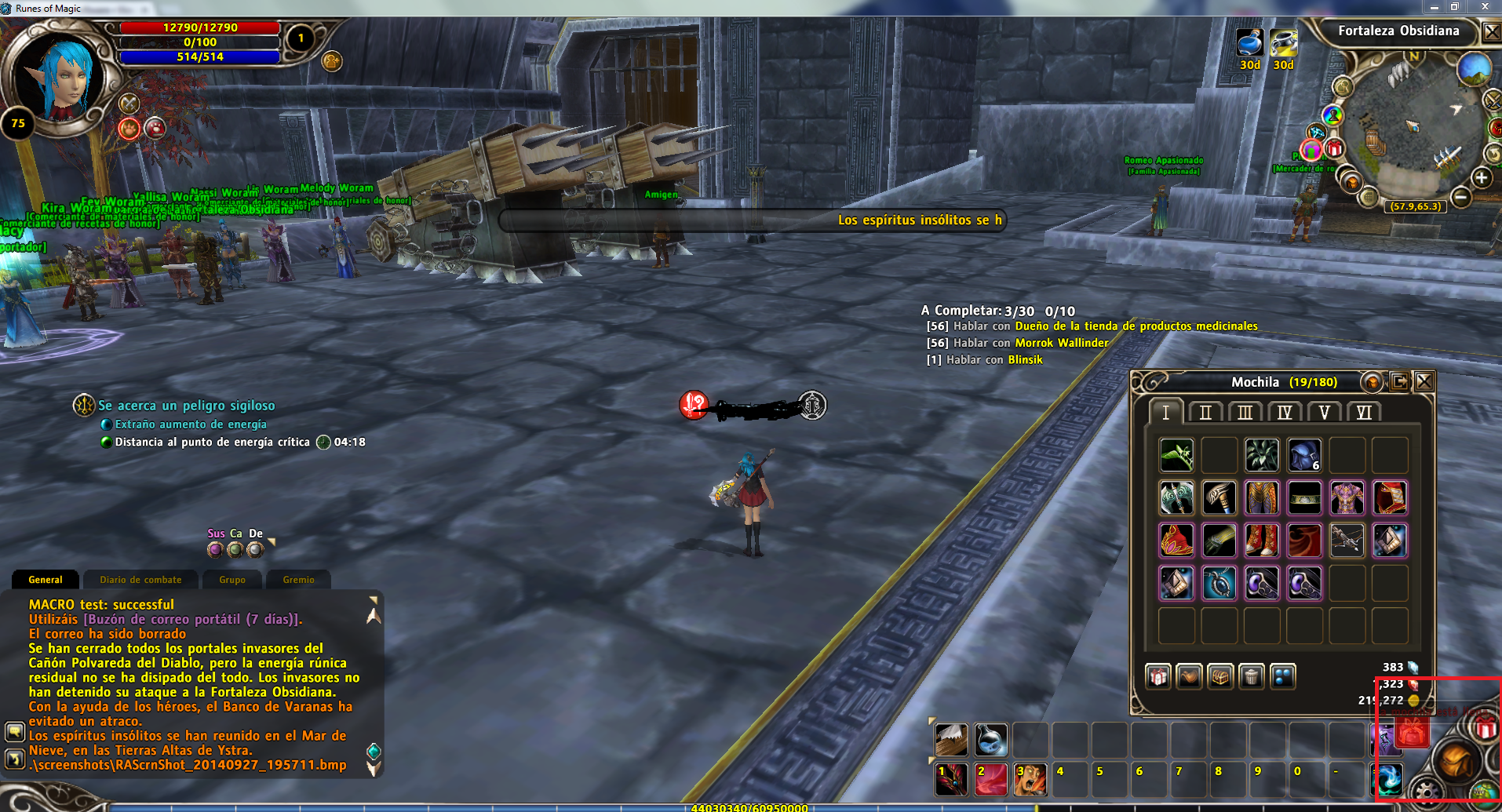Select the blue amulet necklace item
The width and height of the screenshot is (1502, 812).
1219,584
